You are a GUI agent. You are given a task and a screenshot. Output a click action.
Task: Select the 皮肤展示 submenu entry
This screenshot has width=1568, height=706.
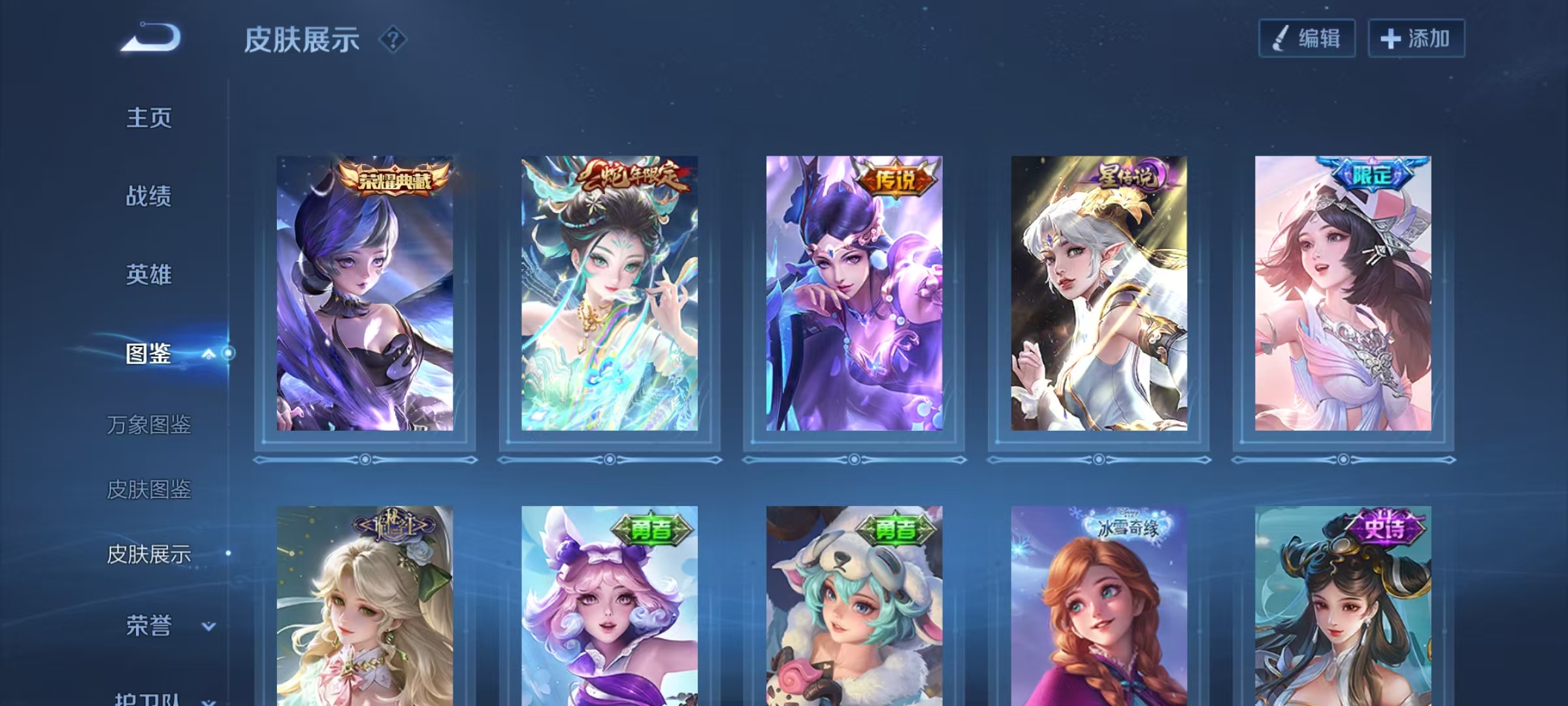click(x=149, y=554)
